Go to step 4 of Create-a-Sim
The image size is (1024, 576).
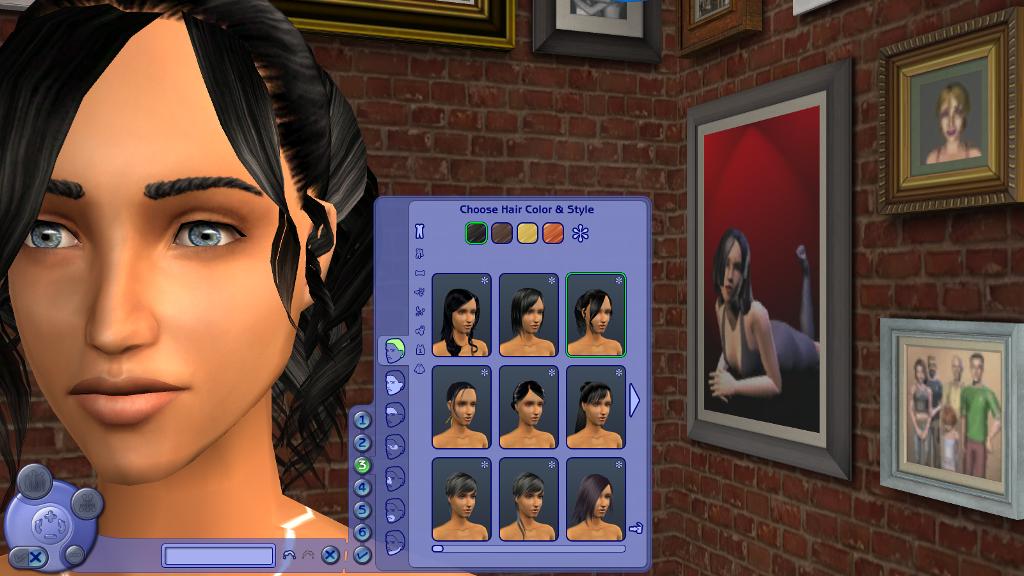pyautogui.click(x=362, y=487)
